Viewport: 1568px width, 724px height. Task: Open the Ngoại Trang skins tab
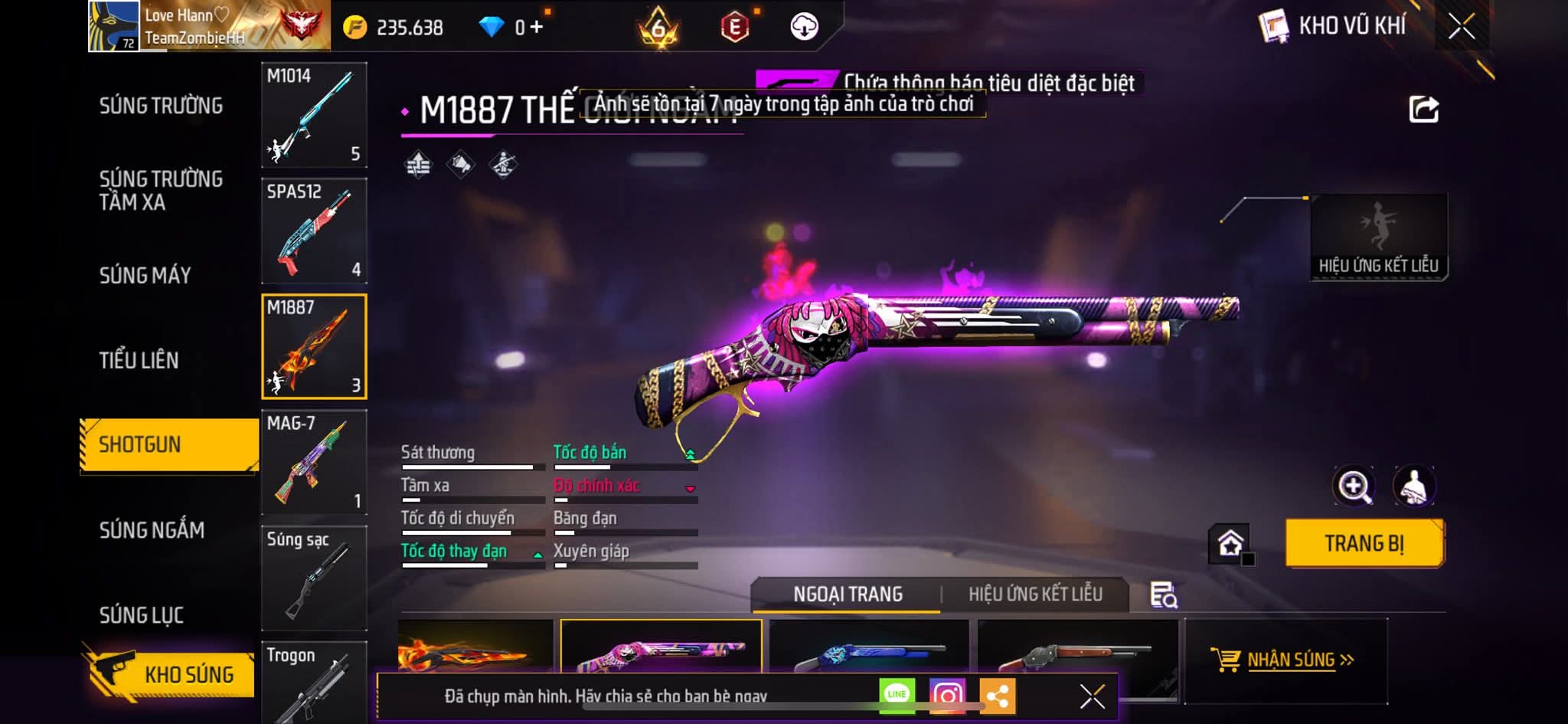pyautogui.click(x=848, y=595)
